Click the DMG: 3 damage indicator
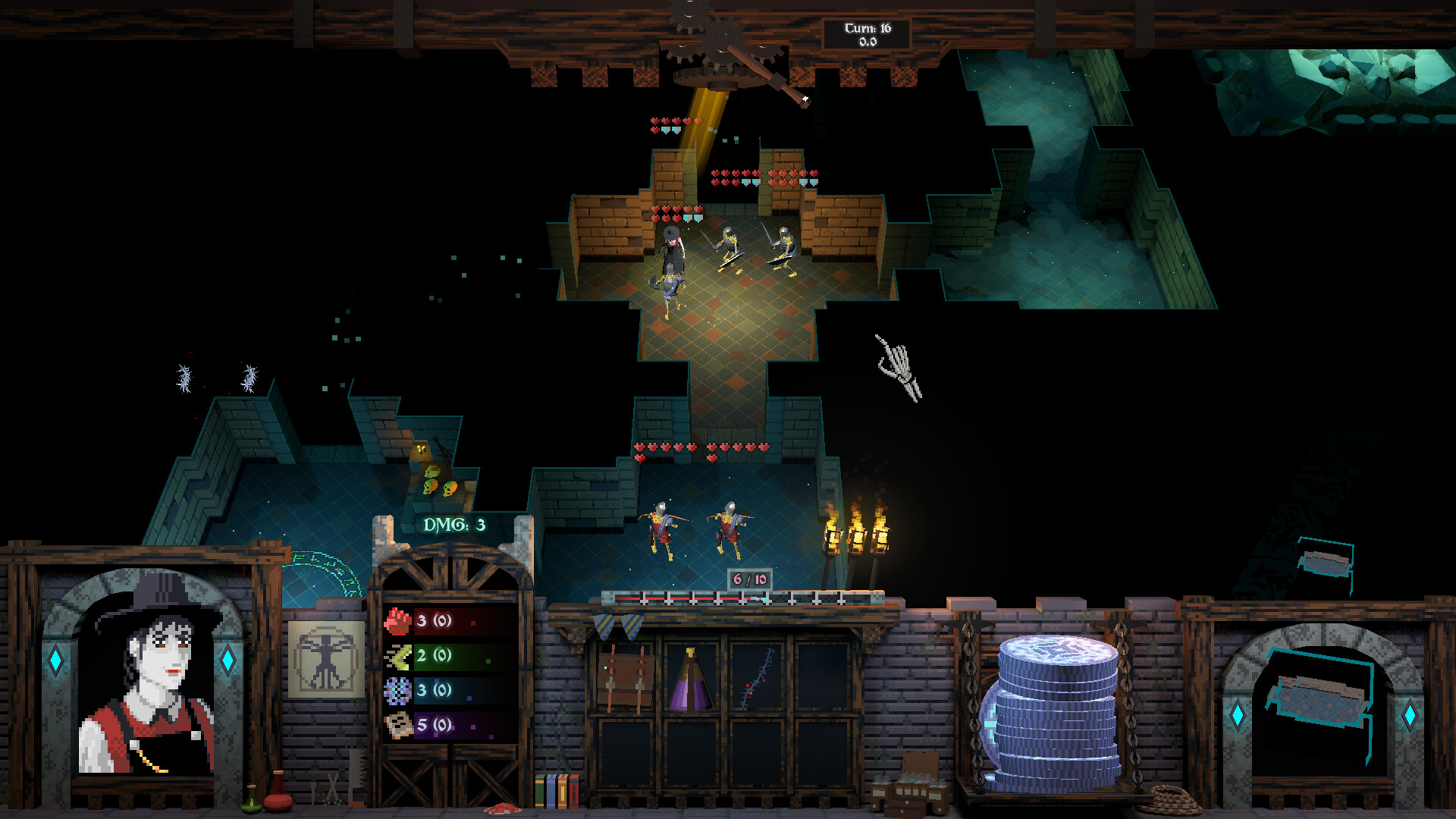 click(x=453, y=524)
